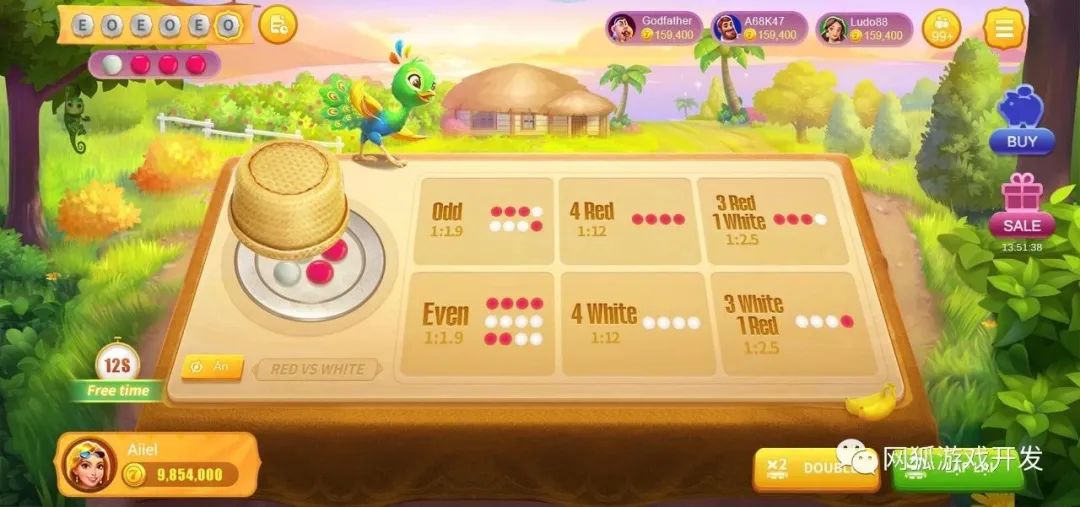1080x507 pixels.
Task: Open the gift box SALE offer
Action: [1021, 206]
